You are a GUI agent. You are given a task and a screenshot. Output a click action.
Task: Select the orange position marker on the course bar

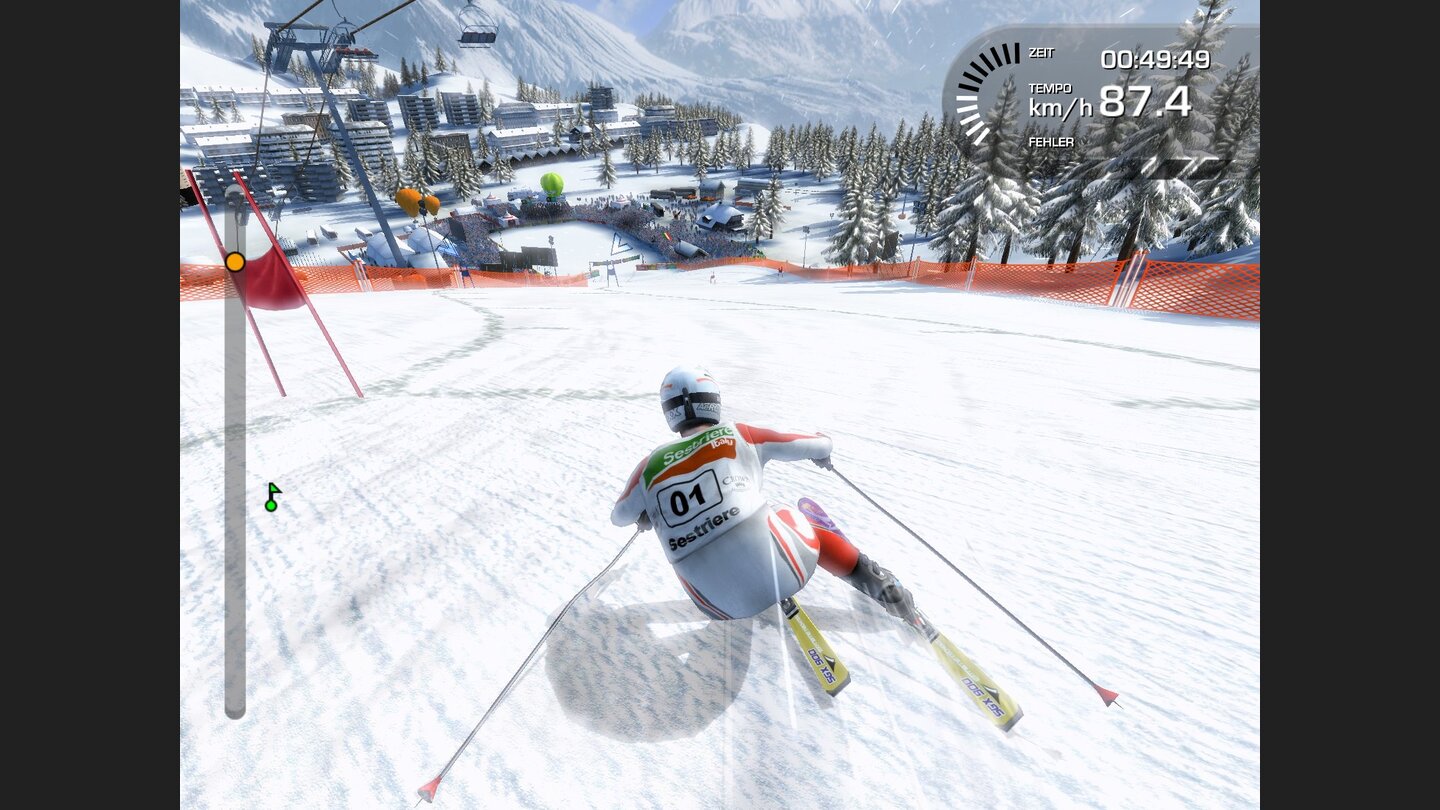pos(236,261)
